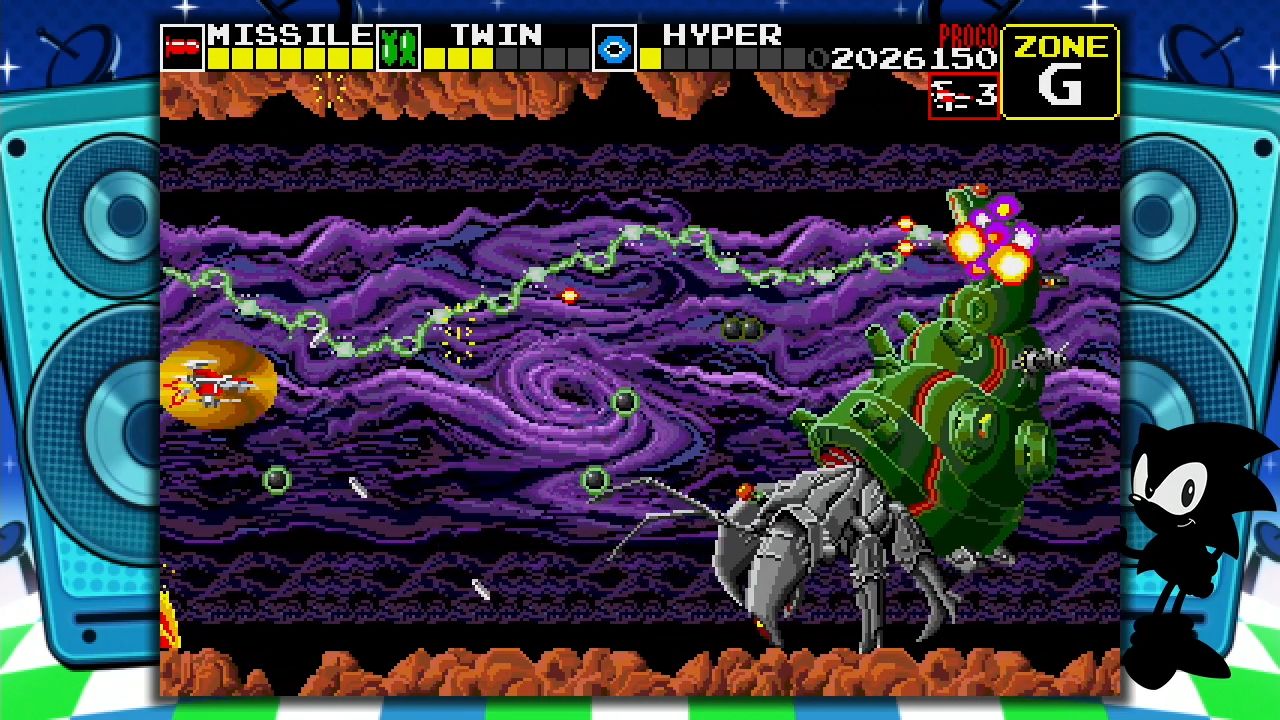Click the red Missile weapon icon
The height and width of the screenshot is (720, 1280).
[x=182, y=48]
